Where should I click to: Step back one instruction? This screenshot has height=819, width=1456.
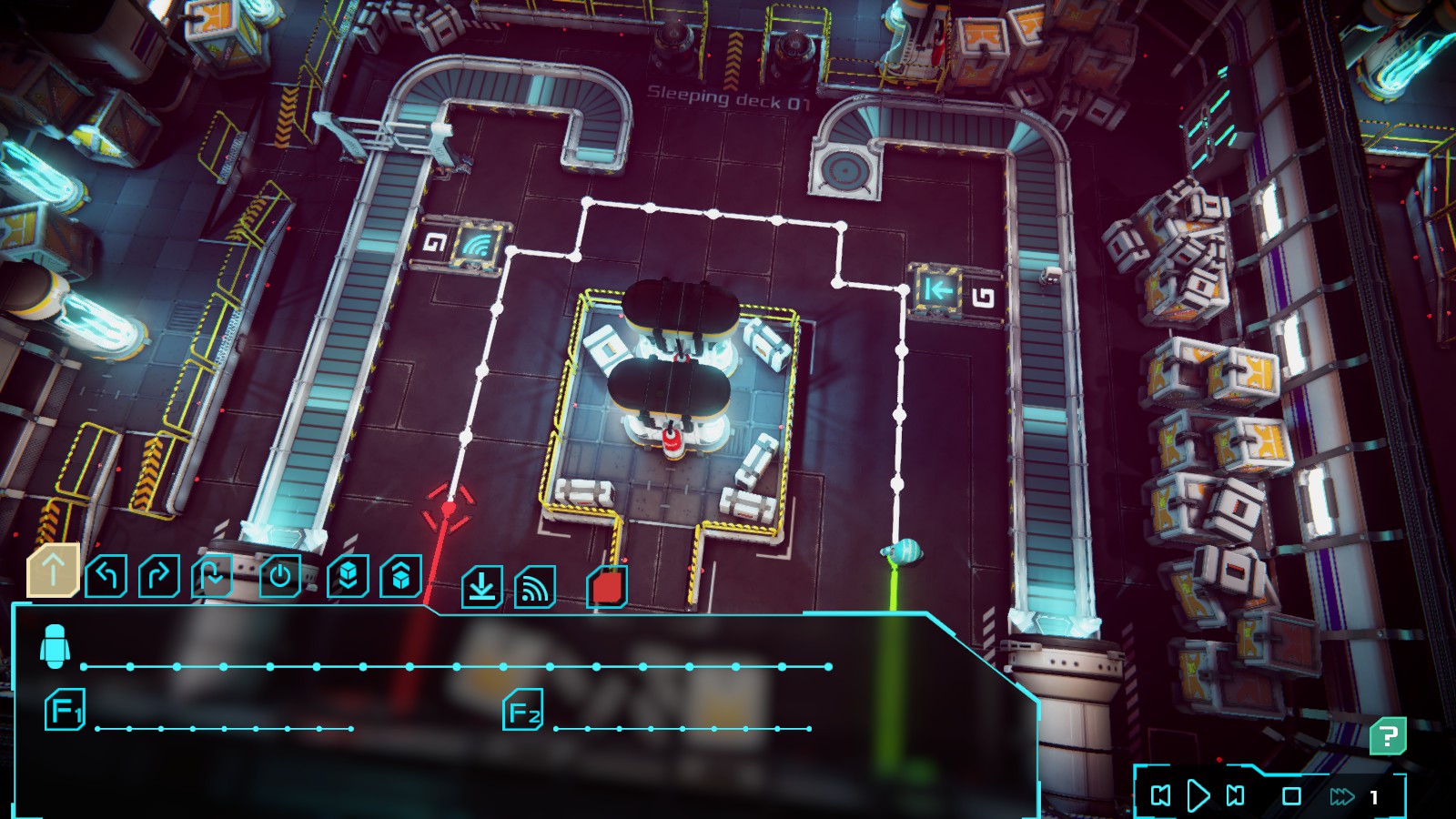[x=1161, y=796]
